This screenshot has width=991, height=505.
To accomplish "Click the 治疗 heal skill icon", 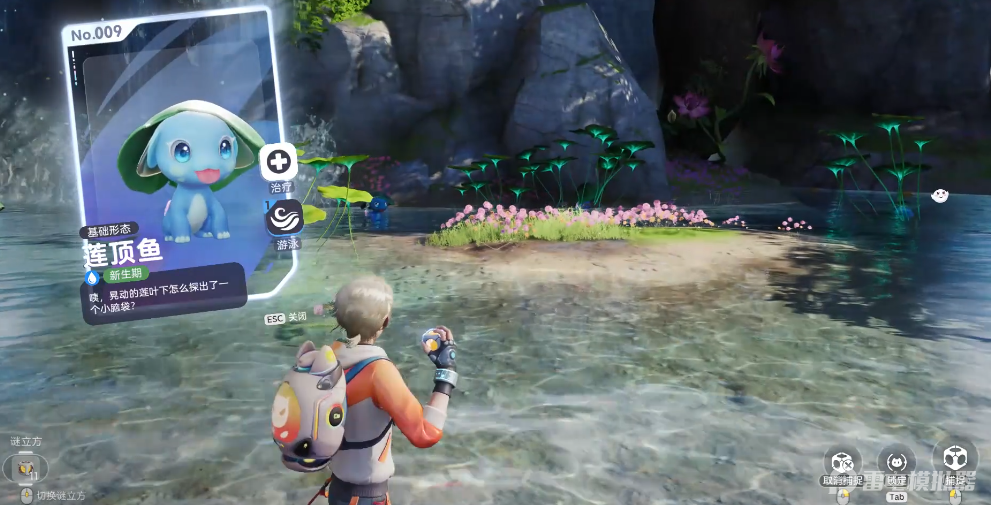I will coord(278,161).
